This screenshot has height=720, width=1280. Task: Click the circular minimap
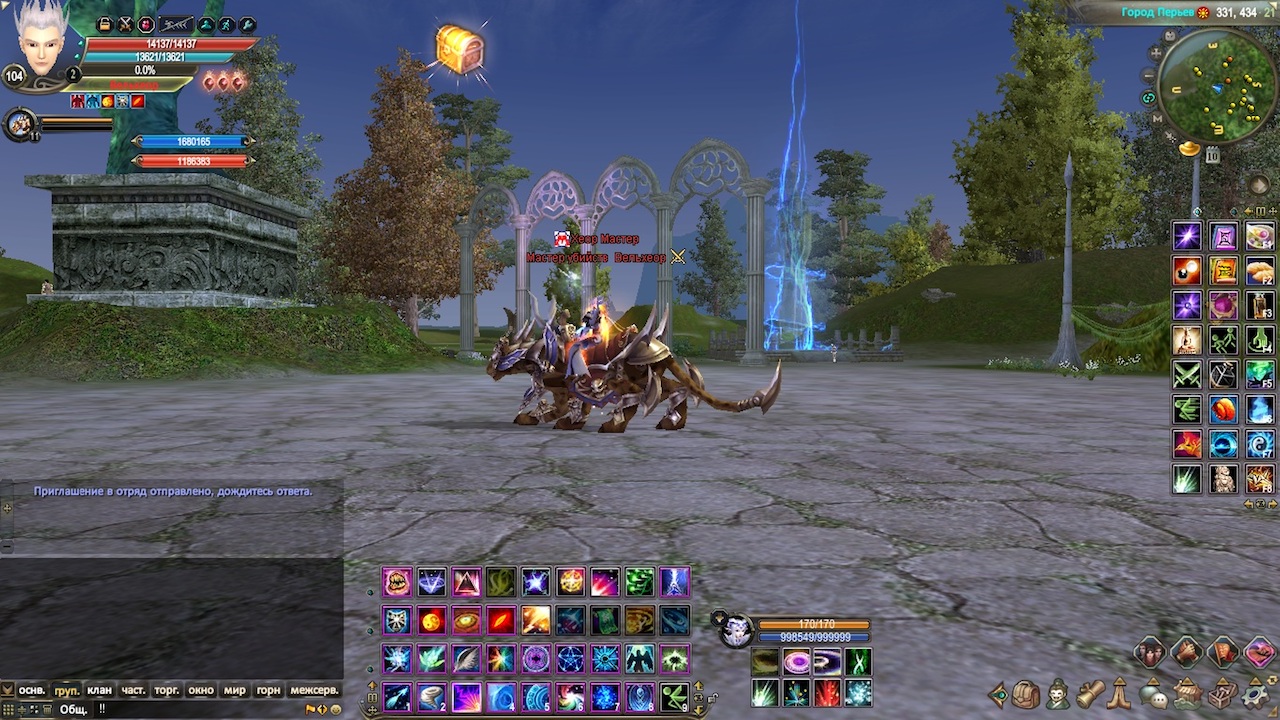1217,86
